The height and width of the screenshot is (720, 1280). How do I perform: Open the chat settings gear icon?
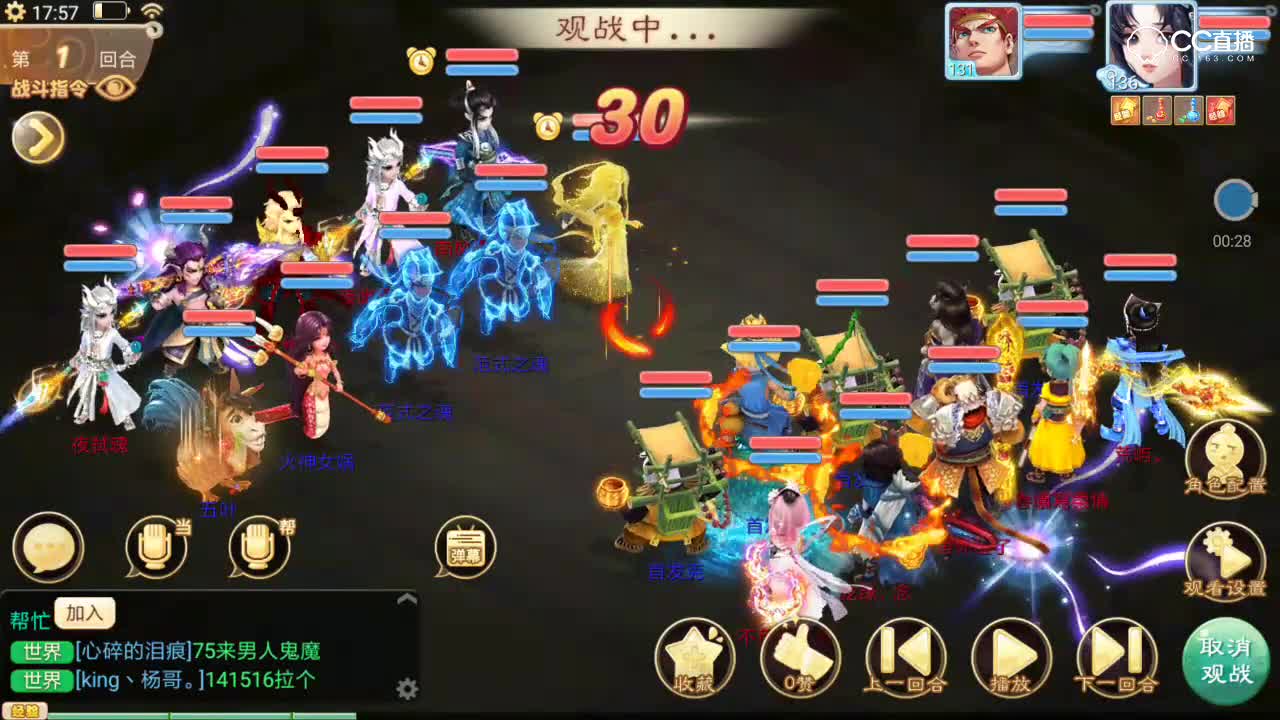(x=406, y=688)
